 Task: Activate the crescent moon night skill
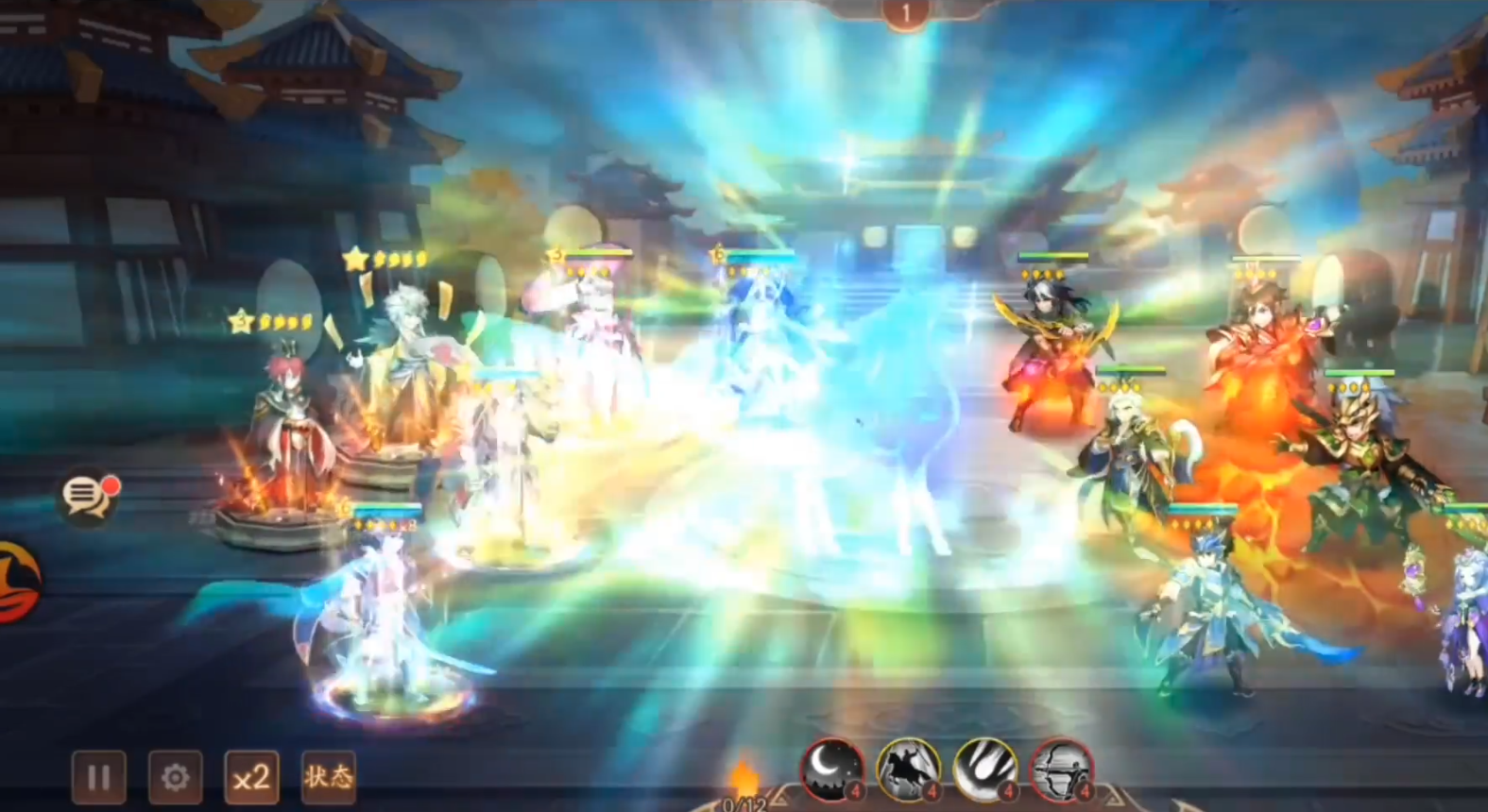pyautogui.click(x=831, y=769)
